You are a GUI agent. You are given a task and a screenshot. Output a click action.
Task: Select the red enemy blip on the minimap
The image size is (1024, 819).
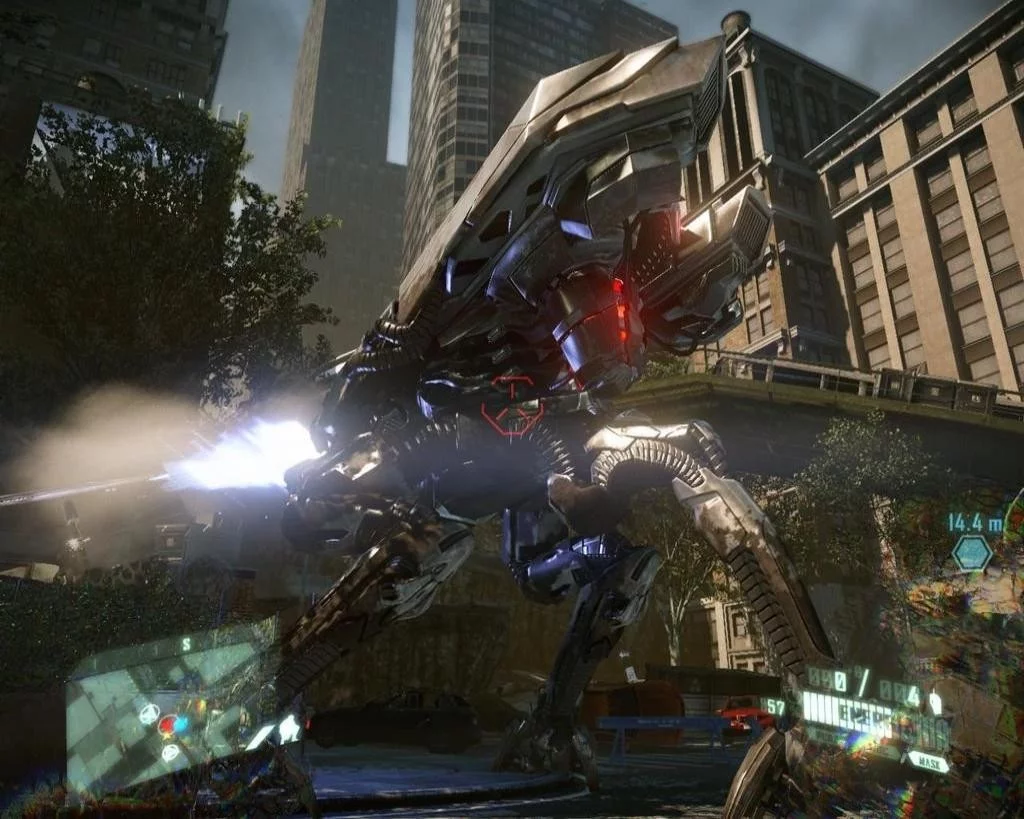[x=167, y=725]
